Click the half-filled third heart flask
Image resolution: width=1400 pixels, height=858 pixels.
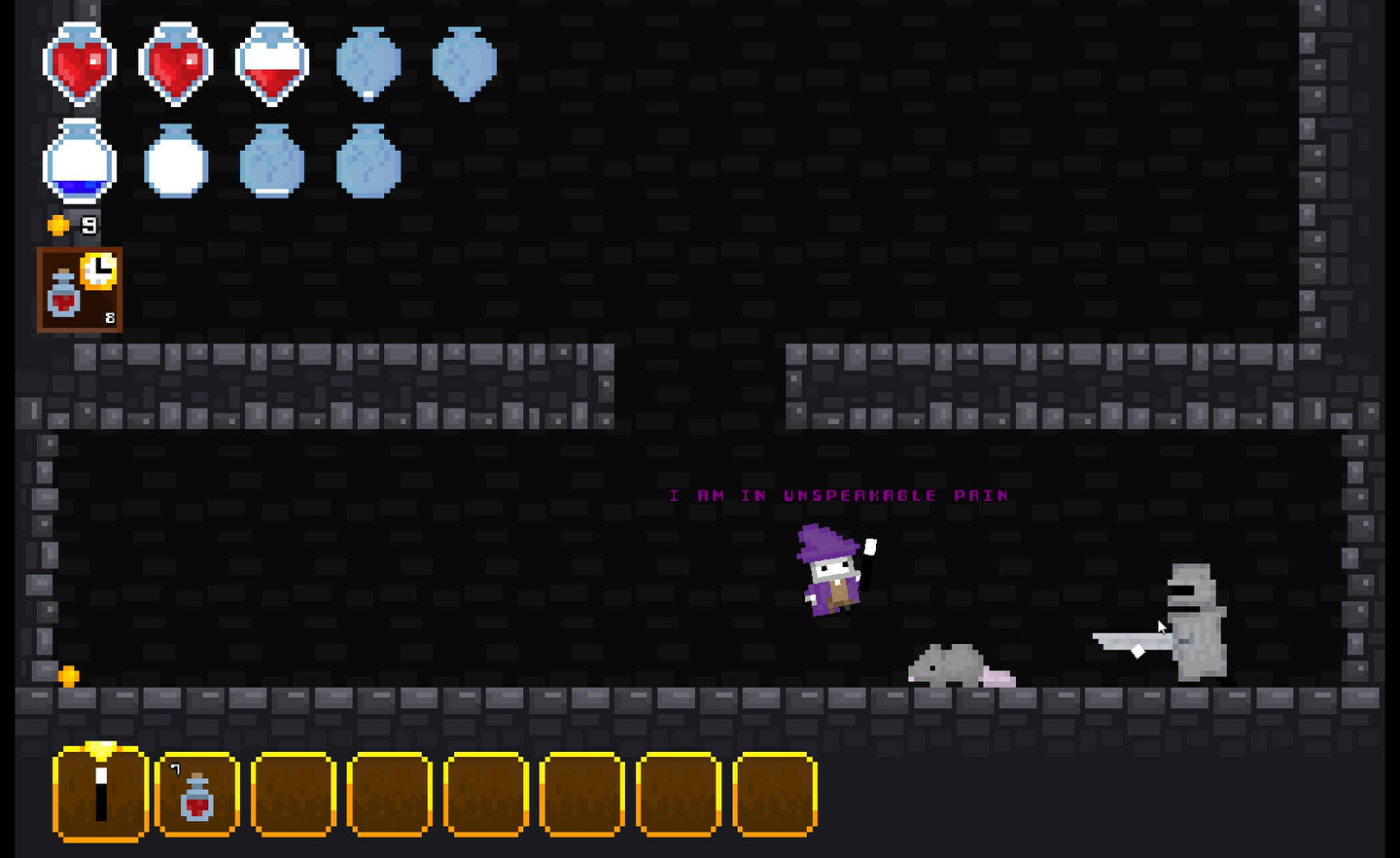(270, 62)
